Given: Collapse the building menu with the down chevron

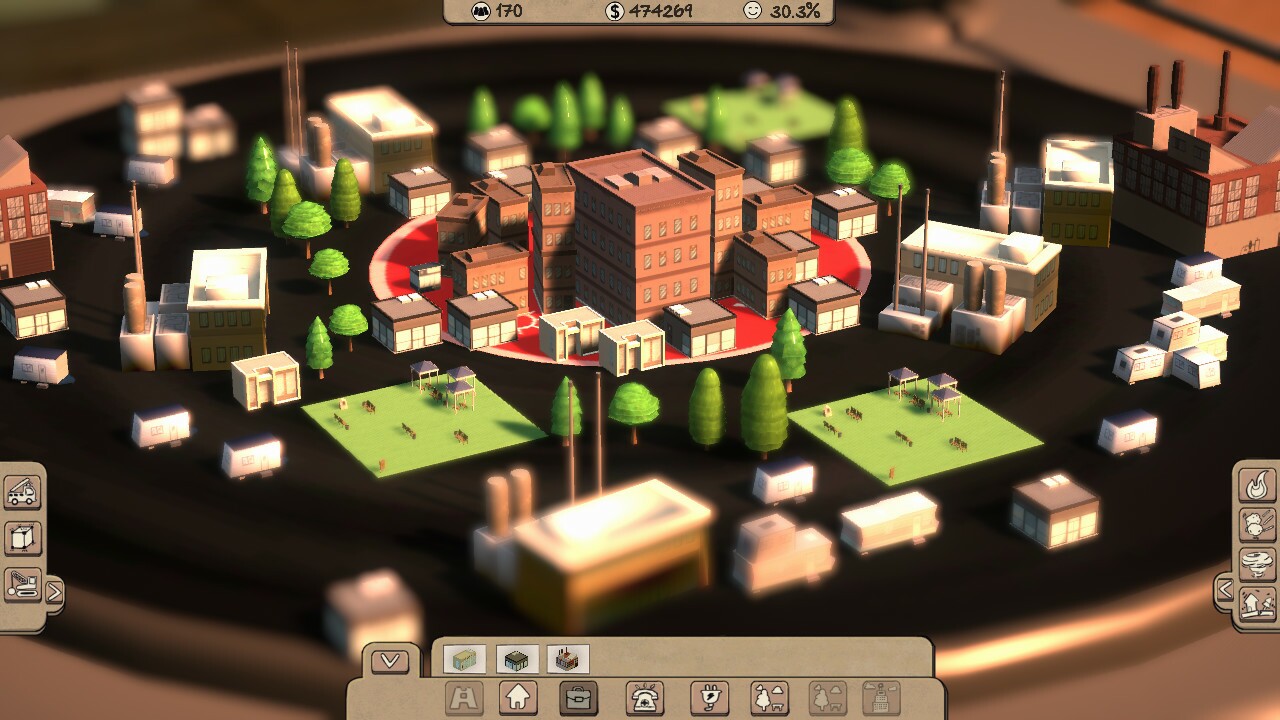Looking at the screenshot, I should [390, 660].
